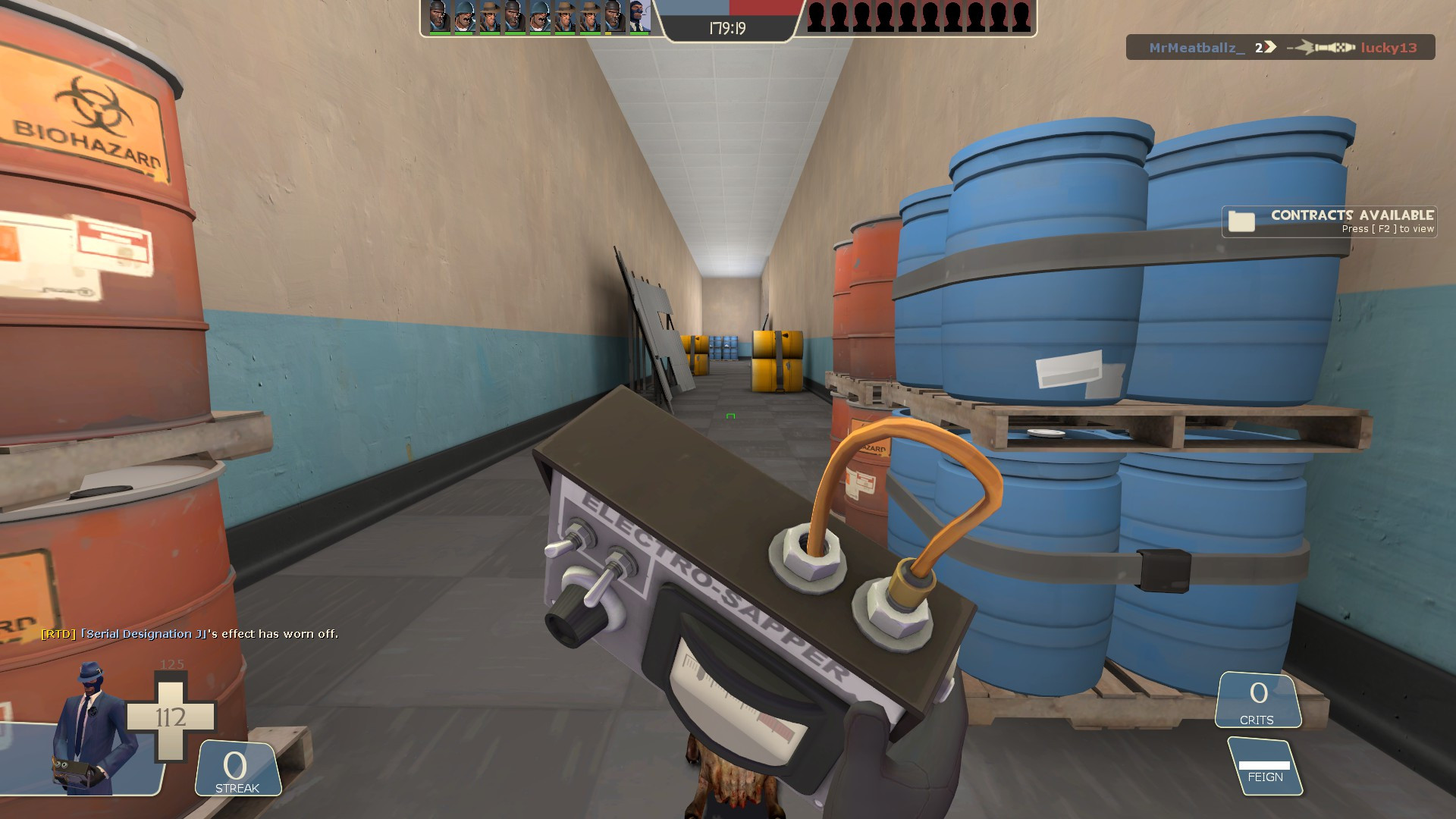Click the rocket launcher kill feed icon
1456x819 pixels.
point(1323,47)
